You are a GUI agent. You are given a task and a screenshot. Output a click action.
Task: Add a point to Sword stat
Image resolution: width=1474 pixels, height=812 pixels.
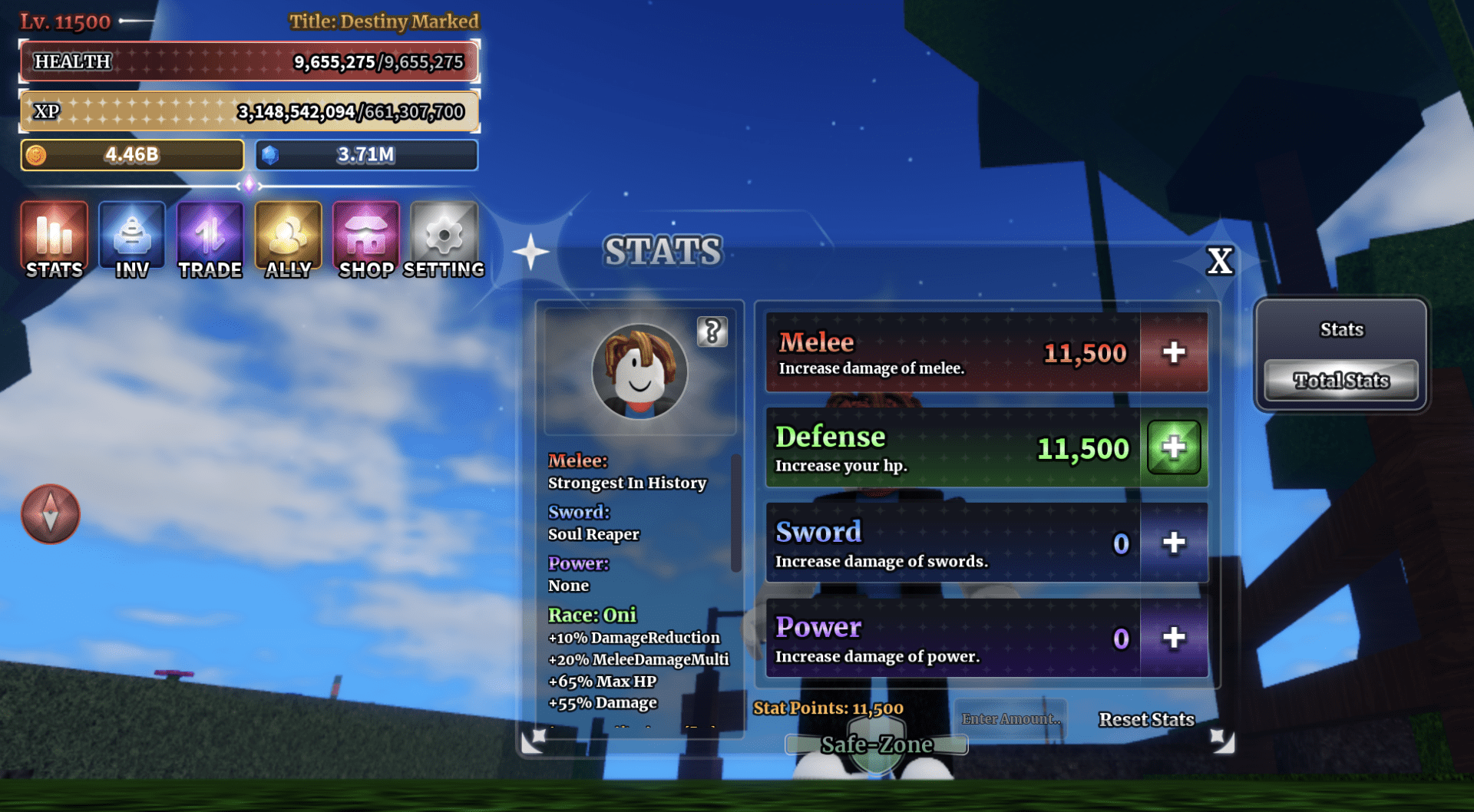pos(1173,543)
